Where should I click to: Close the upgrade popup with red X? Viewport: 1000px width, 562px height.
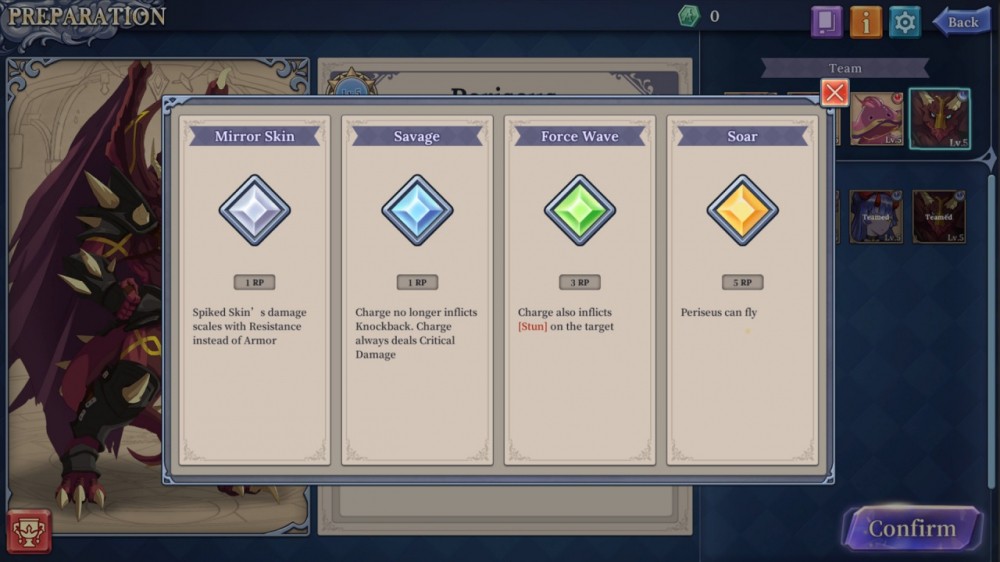(x=834, y=93)
